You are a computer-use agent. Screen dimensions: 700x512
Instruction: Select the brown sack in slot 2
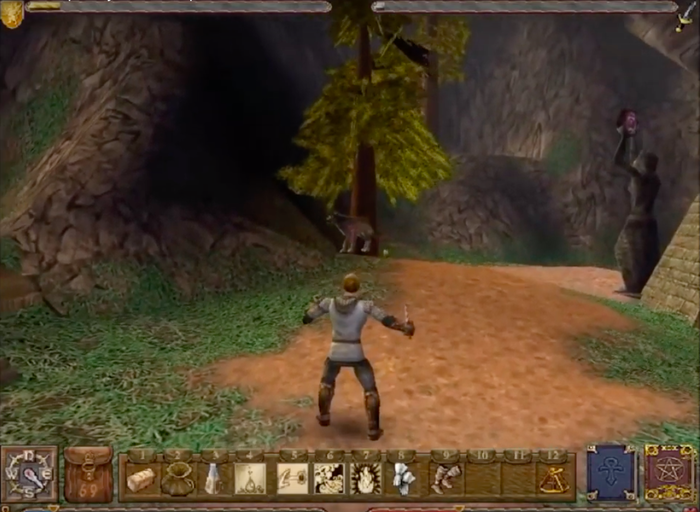[177, 480]
